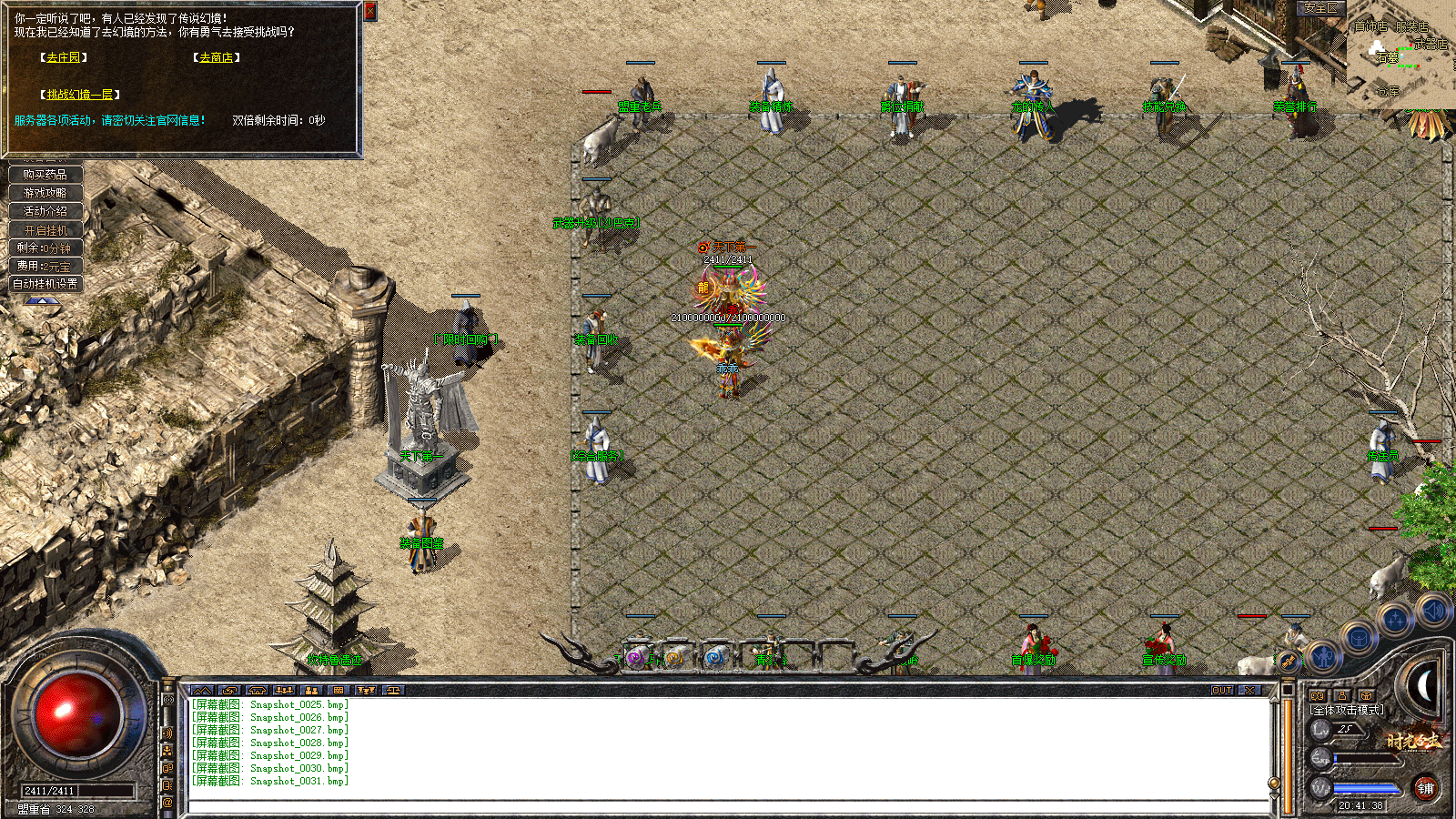Show the 活动介绍 event introduction
Screen dimensions: 1456x819
[x=45, y=211]
